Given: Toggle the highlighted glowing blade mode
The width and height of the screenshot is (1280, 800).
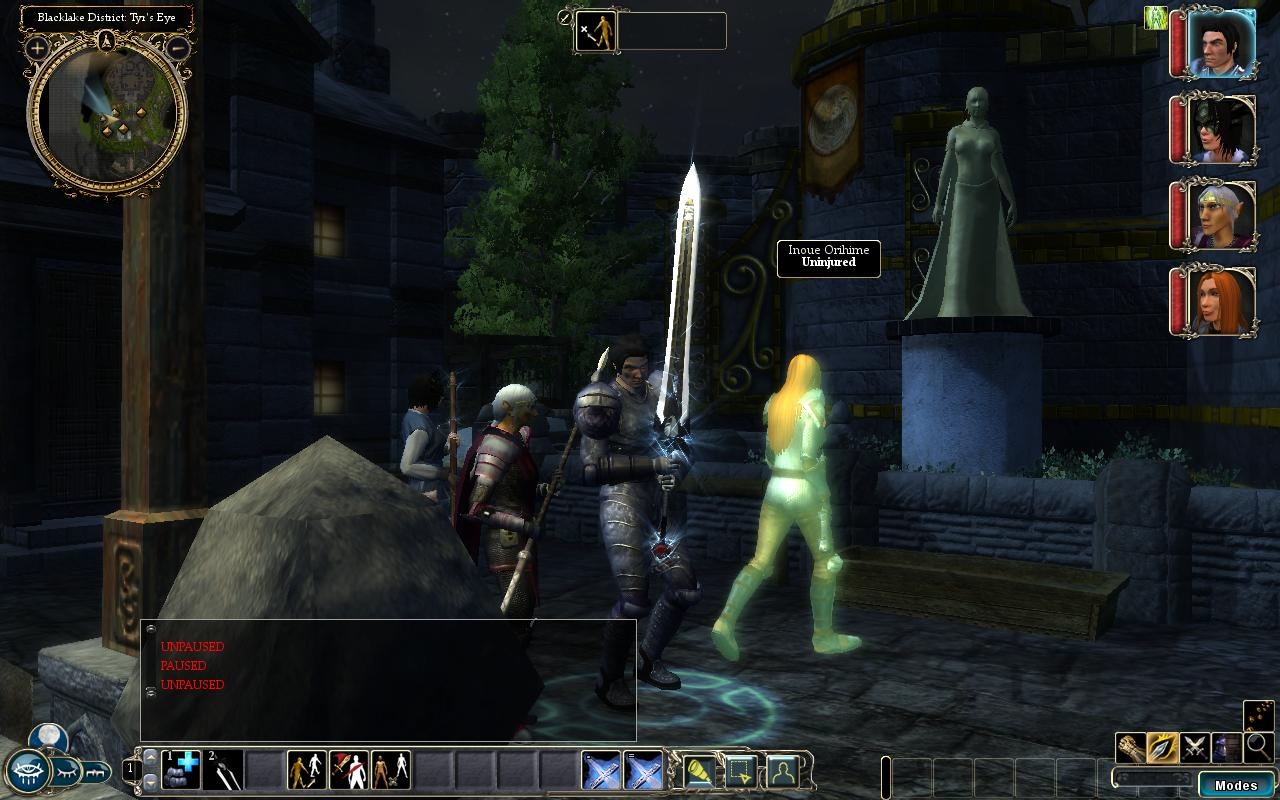Looking at the screenshot, I should 1163,747.
